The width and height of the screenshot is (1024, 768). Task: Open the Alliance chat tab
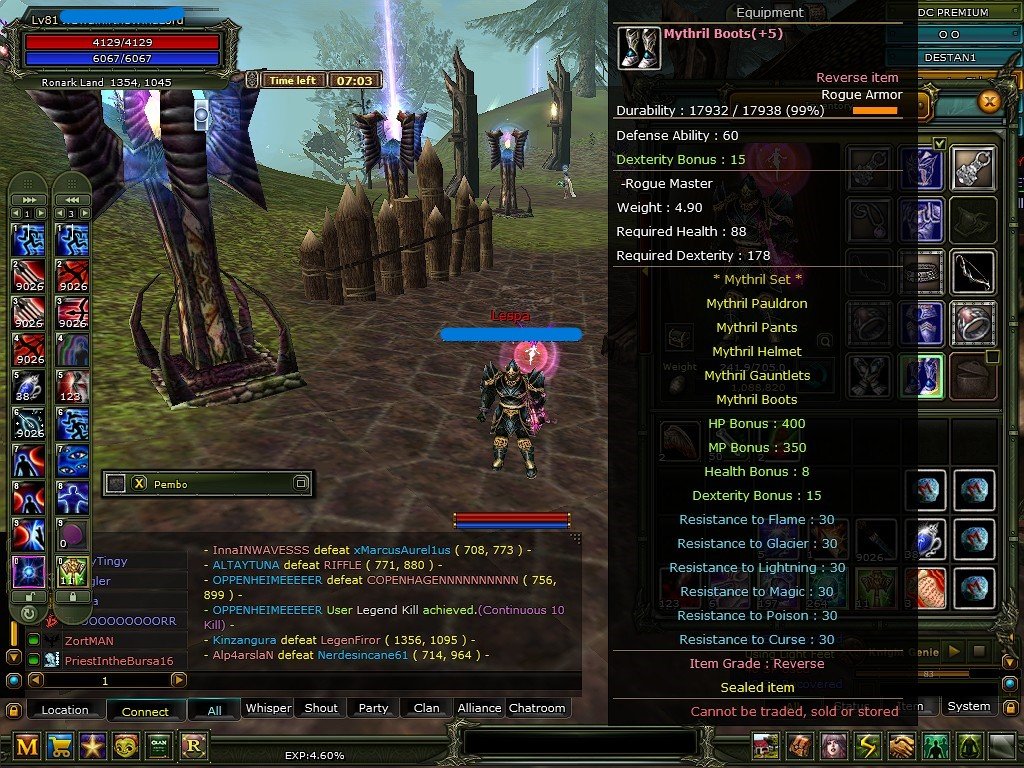point(479,708)
